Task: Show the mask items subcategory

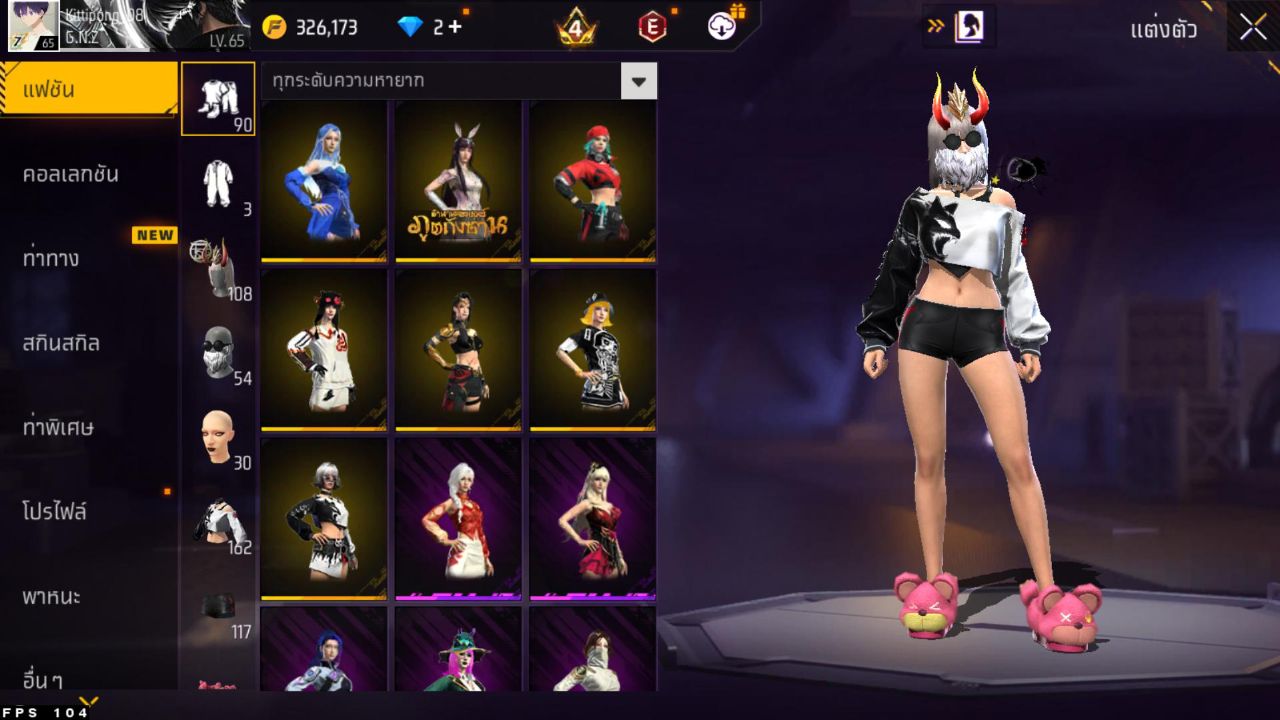Action: pyautogui.click(x=218, y=352)
